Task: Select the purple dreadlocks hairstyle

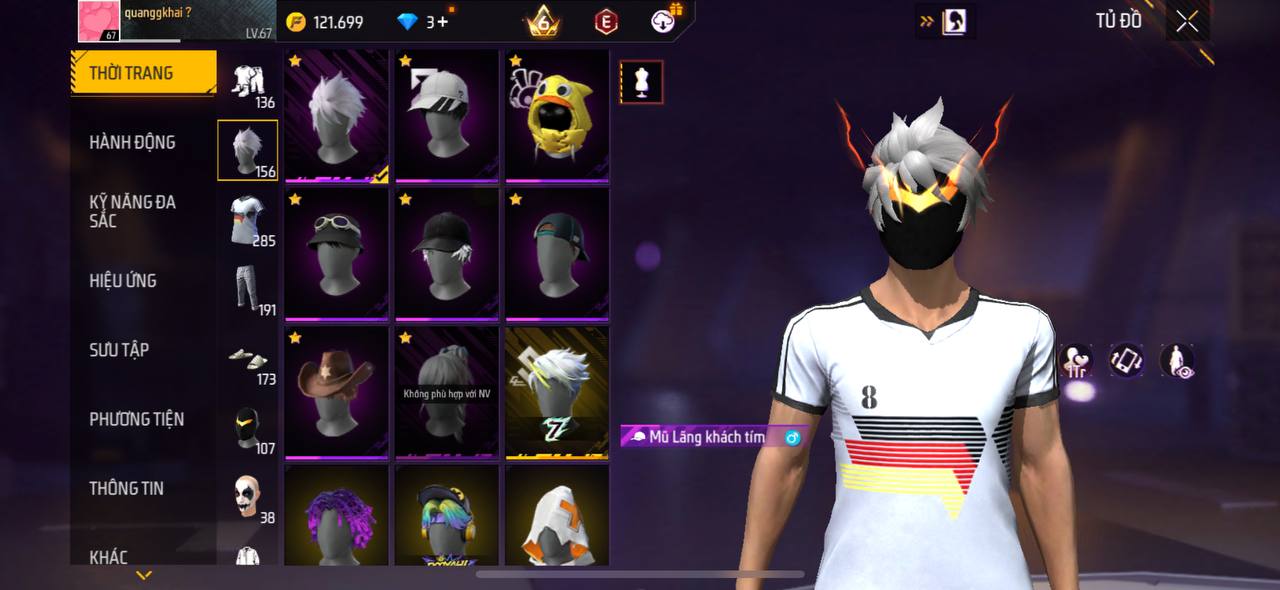Action: point(336,515)
